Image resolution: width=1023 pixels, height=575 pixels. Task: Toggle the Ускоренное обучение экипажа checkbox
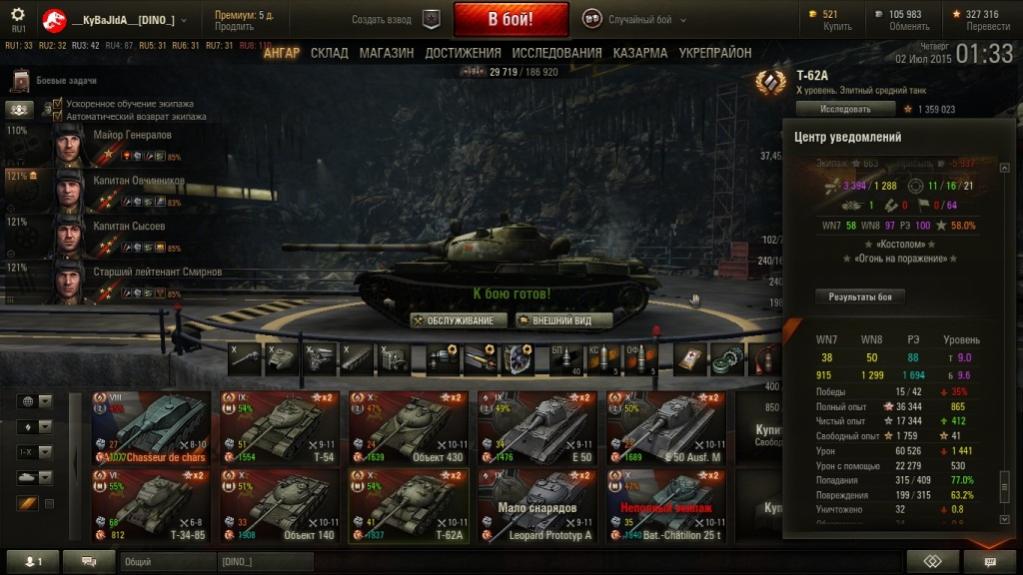coord(58,103)
